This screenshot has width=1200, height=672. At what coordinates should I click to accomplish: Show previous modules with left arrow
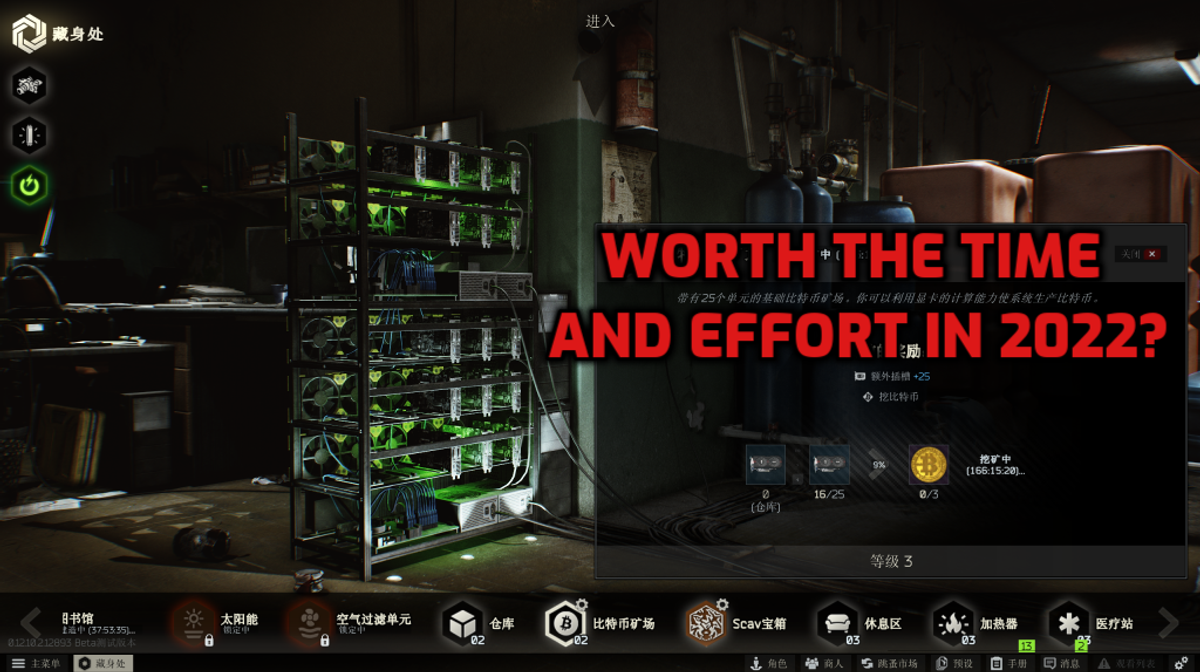30,622
